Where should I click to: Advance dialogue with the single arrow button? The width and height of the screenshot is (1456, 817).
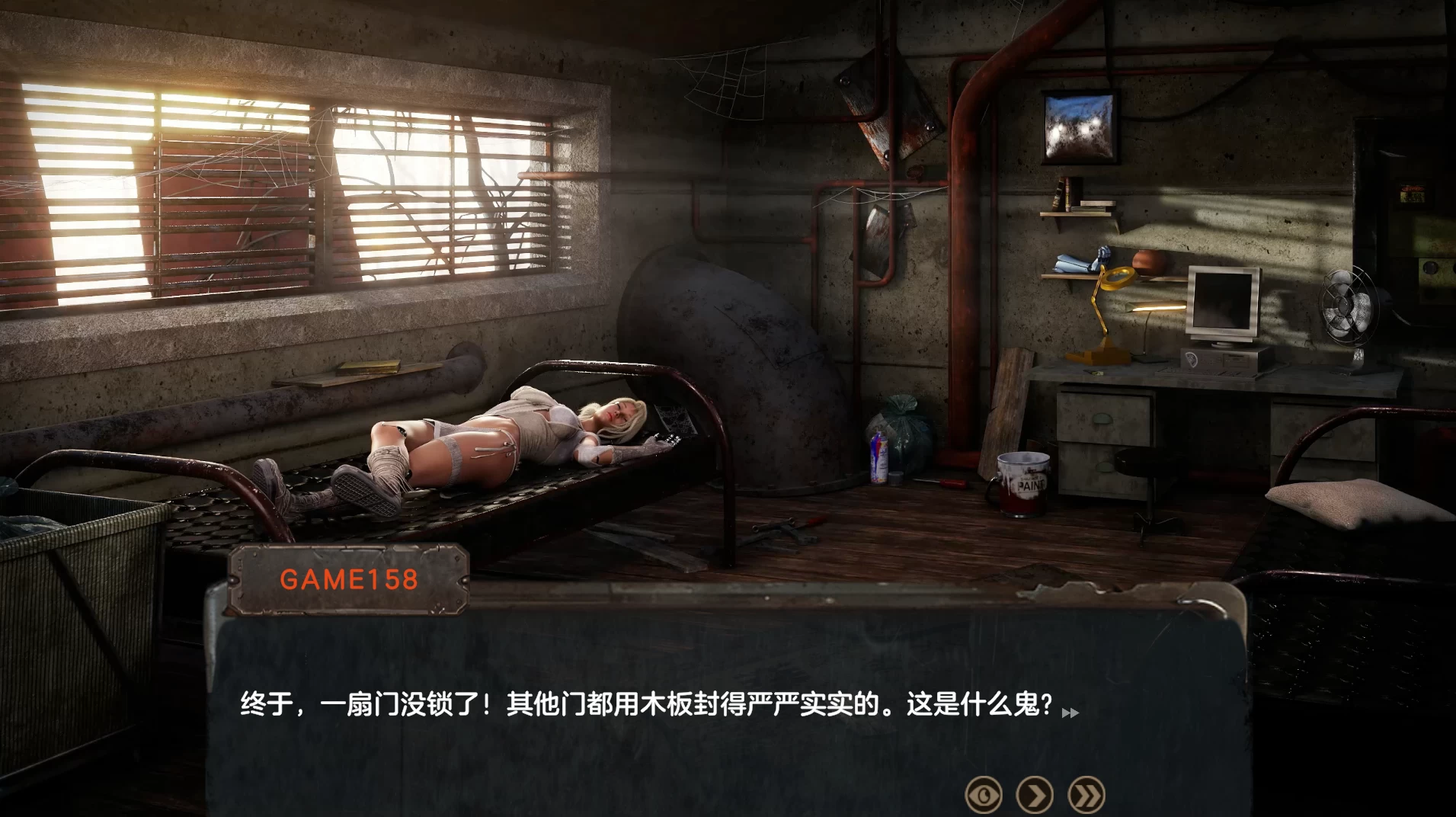(x=1036, y=795)
